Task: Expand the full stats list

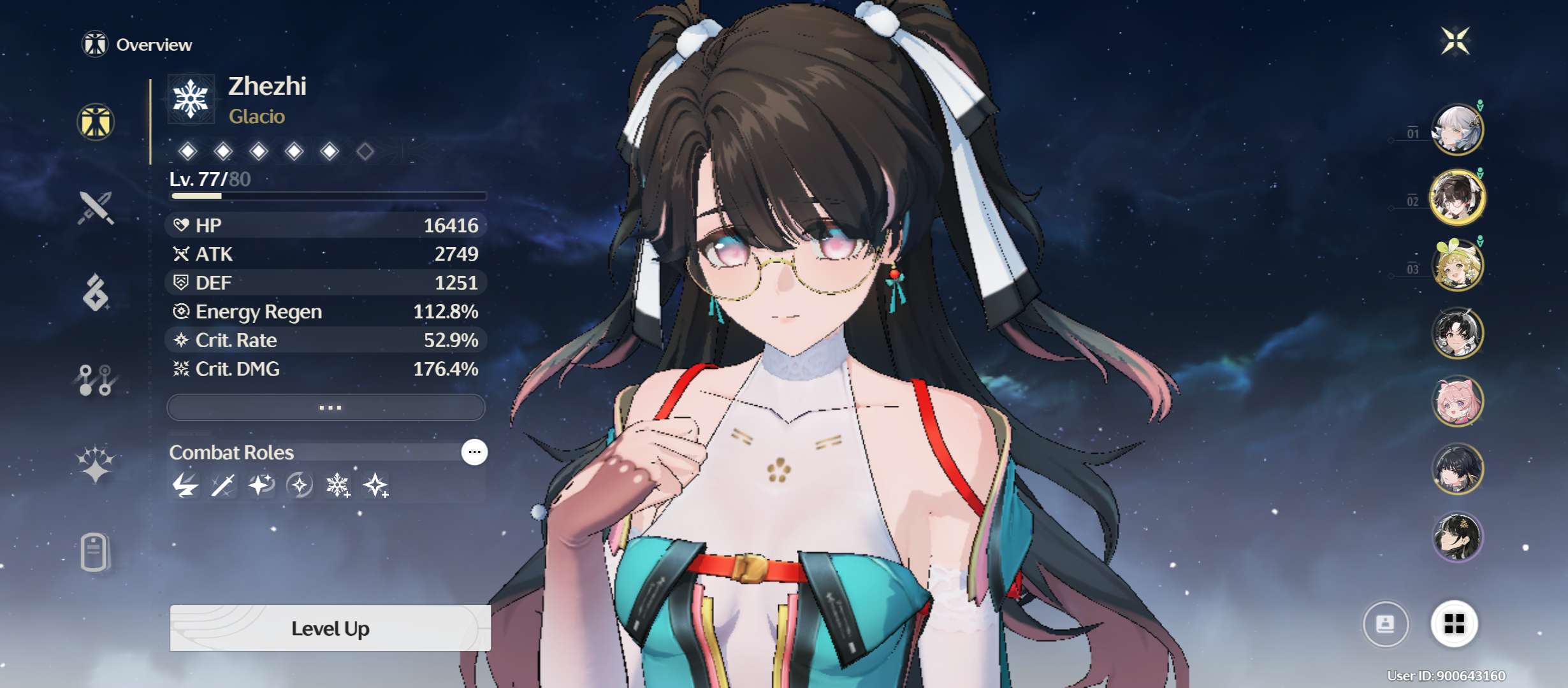Action: pyautogui.click(x=326, y=407)
